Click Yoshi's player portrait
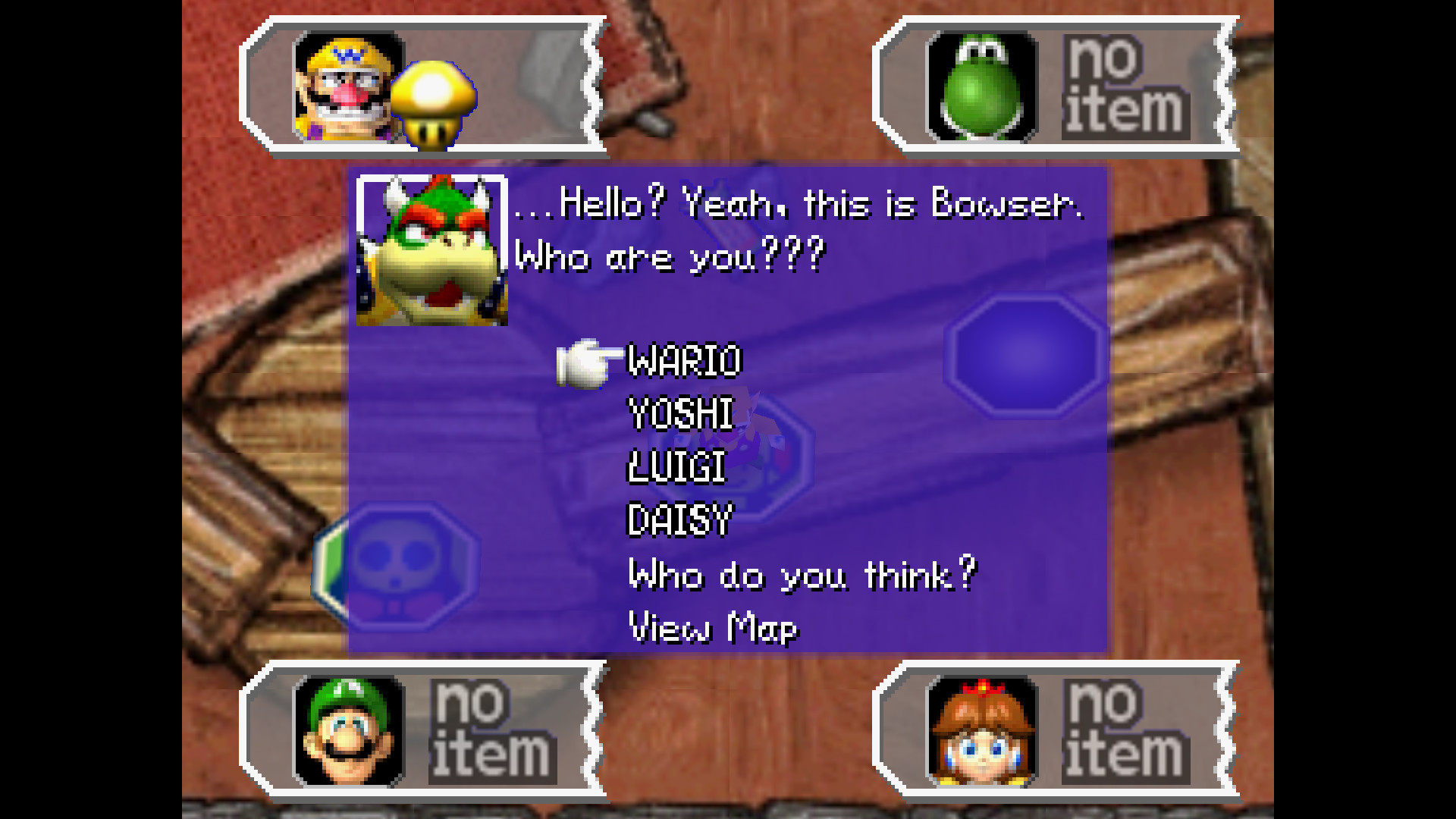This screenshot has height=819, width=1456. [982, 87]
